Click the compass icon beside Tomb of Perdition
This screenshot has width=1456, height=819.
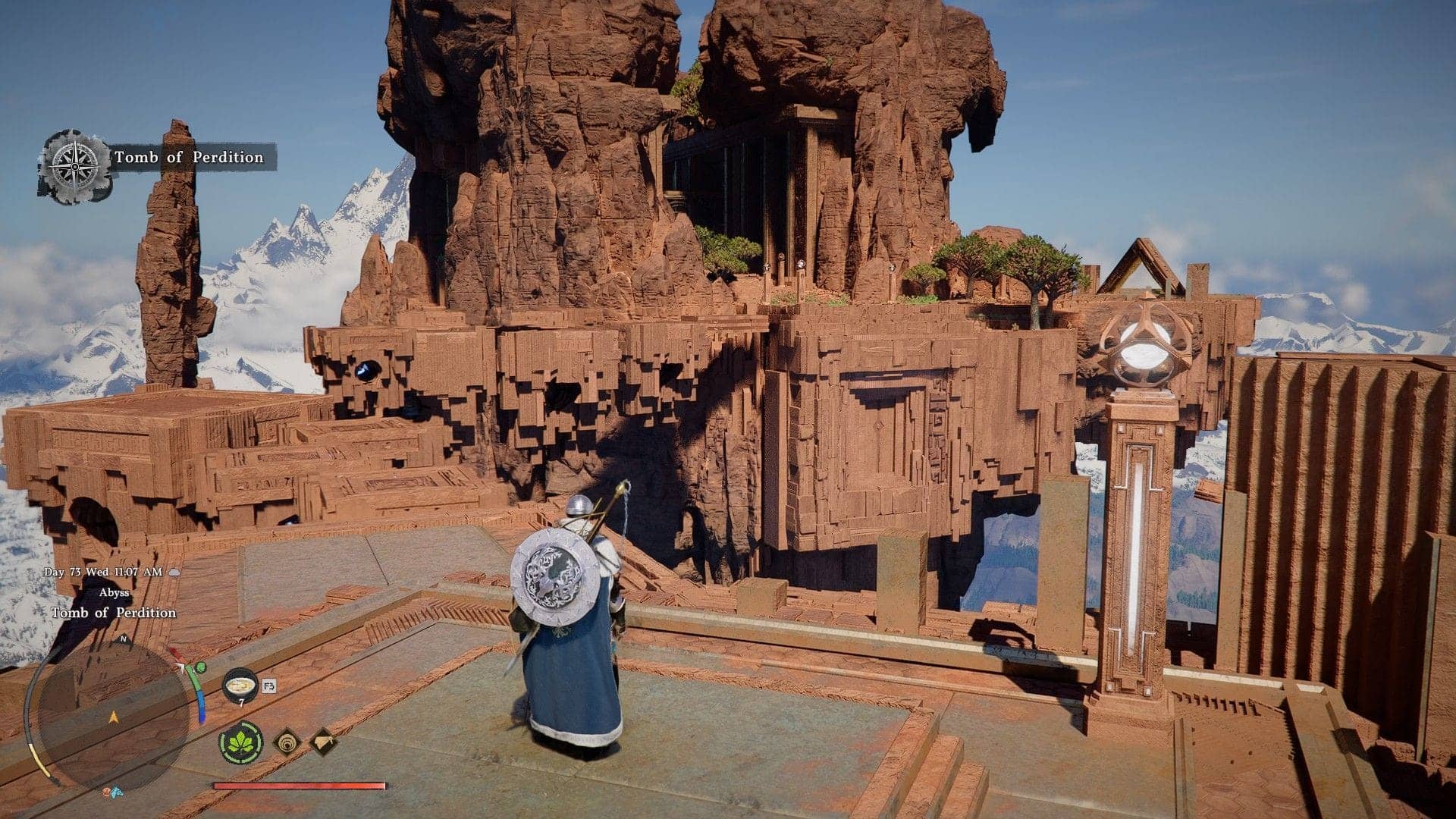75,165
